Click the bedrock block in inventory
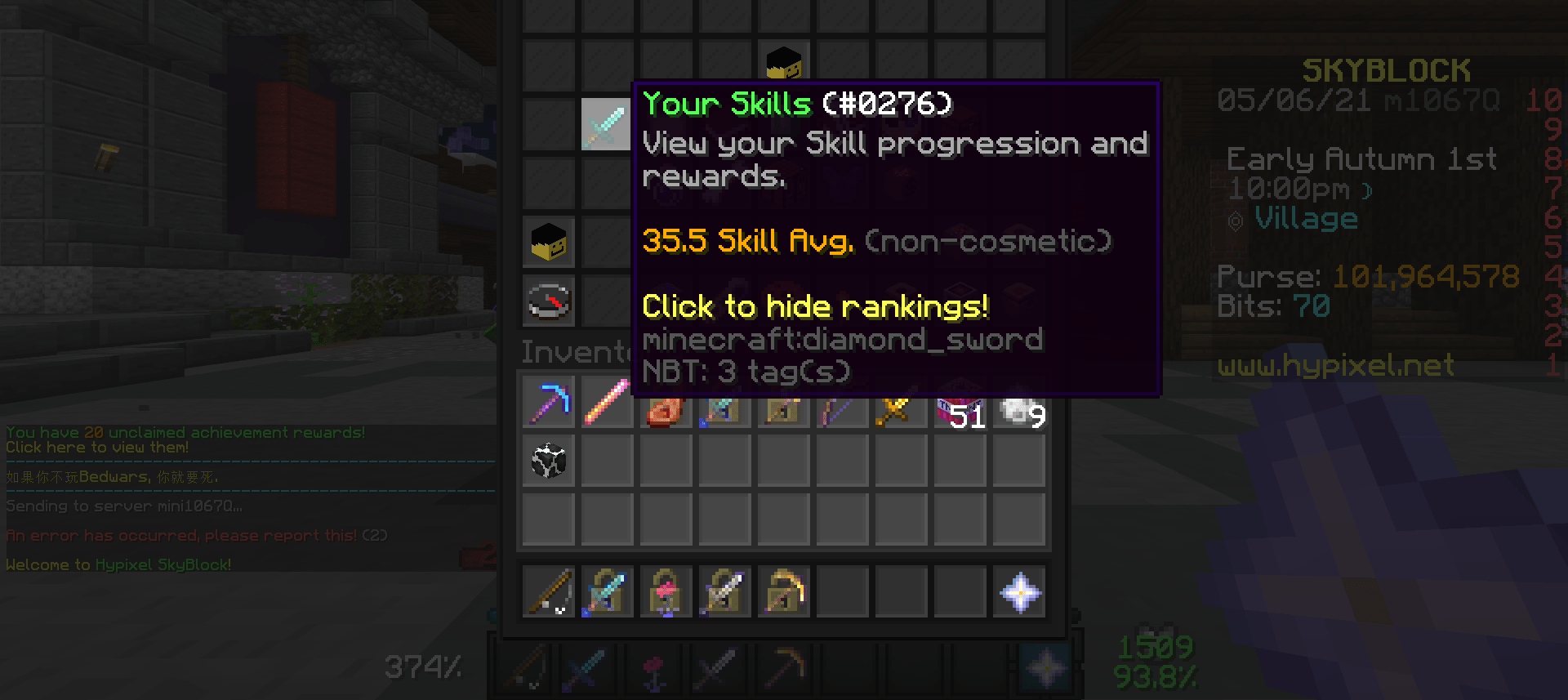This screenshot has height=700, width=1568. 549,460
